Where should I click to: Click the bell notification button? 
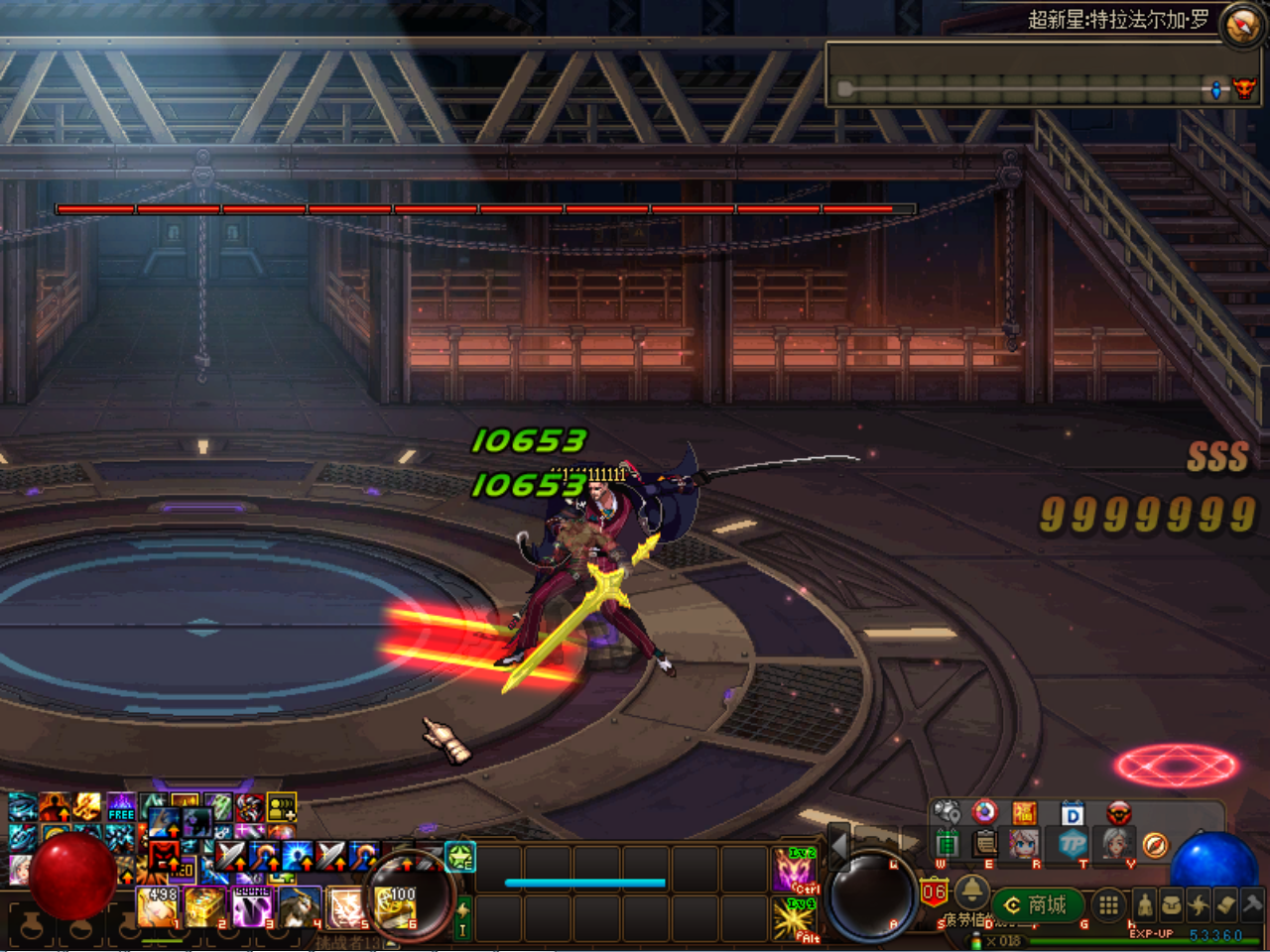(971, 892)
